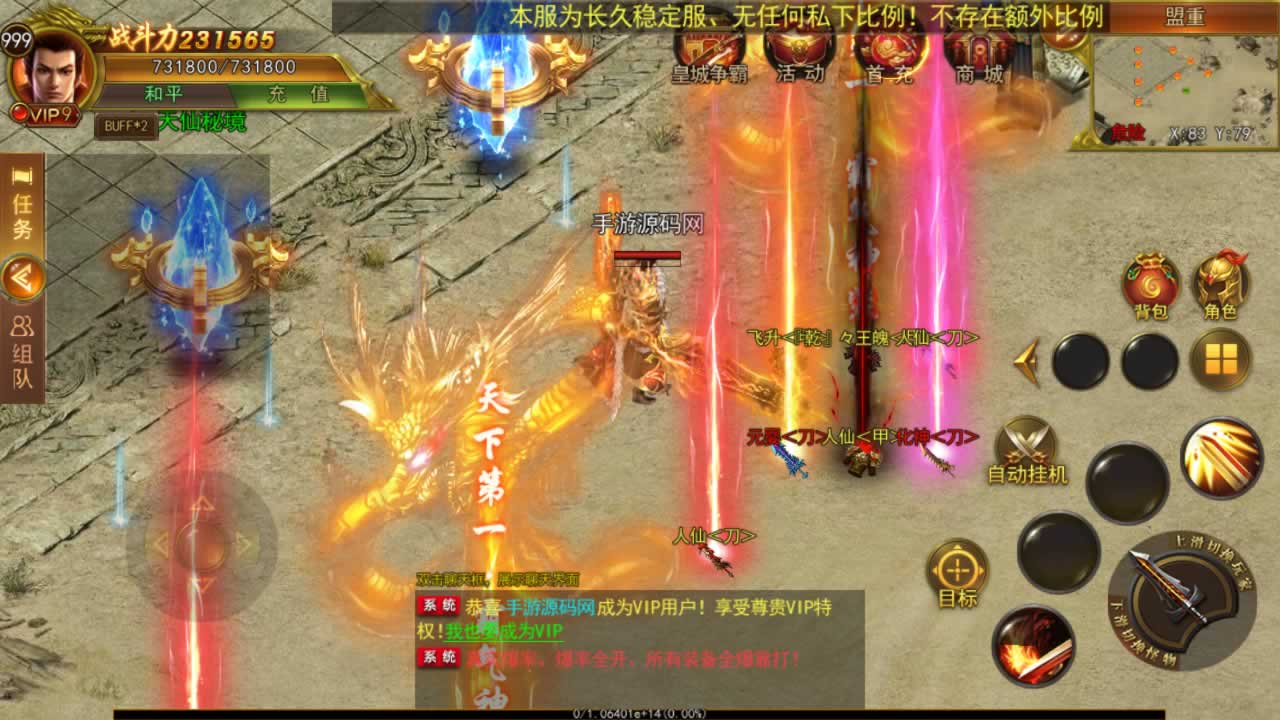Select a target with 目标 button
This screenshot has height=720, width=1280.
click(957, 572)
